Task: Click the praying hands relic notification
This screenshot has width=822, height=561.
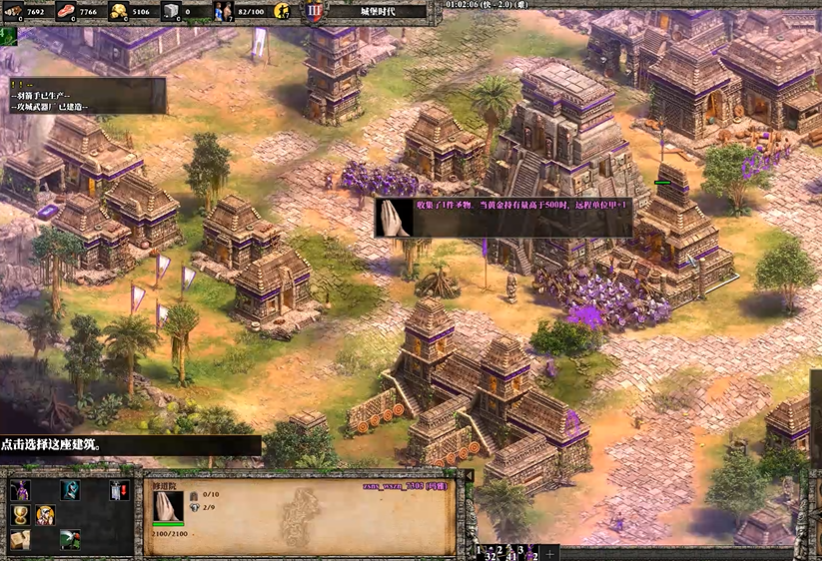Action: pos(391,217)
